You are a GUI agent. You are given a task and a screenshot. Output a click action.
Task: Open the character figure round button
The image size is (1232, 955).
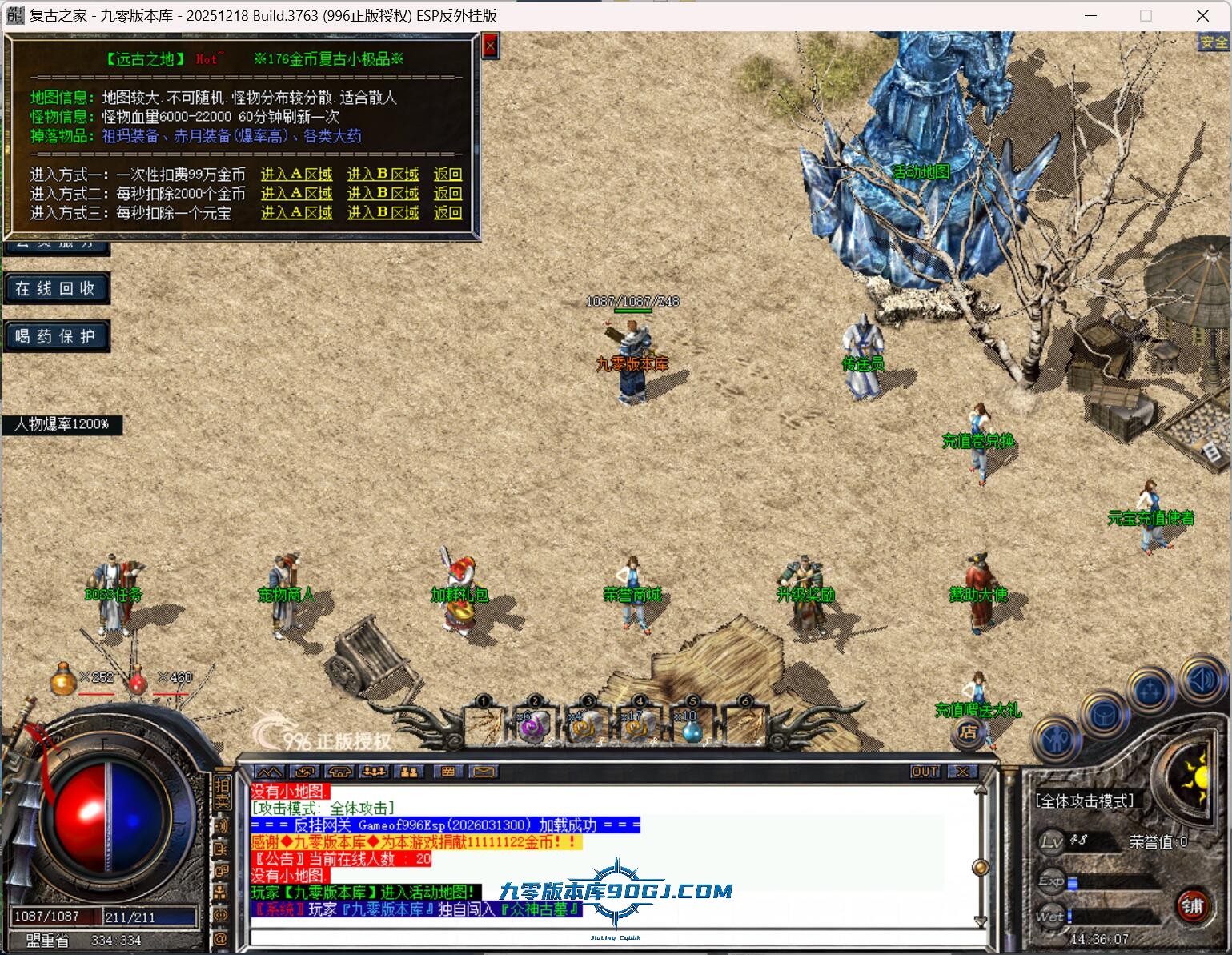click(x=1058, y=740)
